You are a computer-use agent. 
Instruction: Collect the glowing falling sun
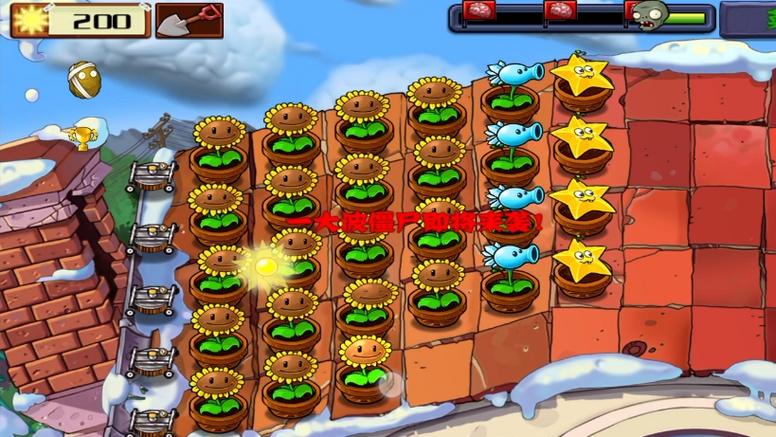pyautogui.click(x=265, y=266)
